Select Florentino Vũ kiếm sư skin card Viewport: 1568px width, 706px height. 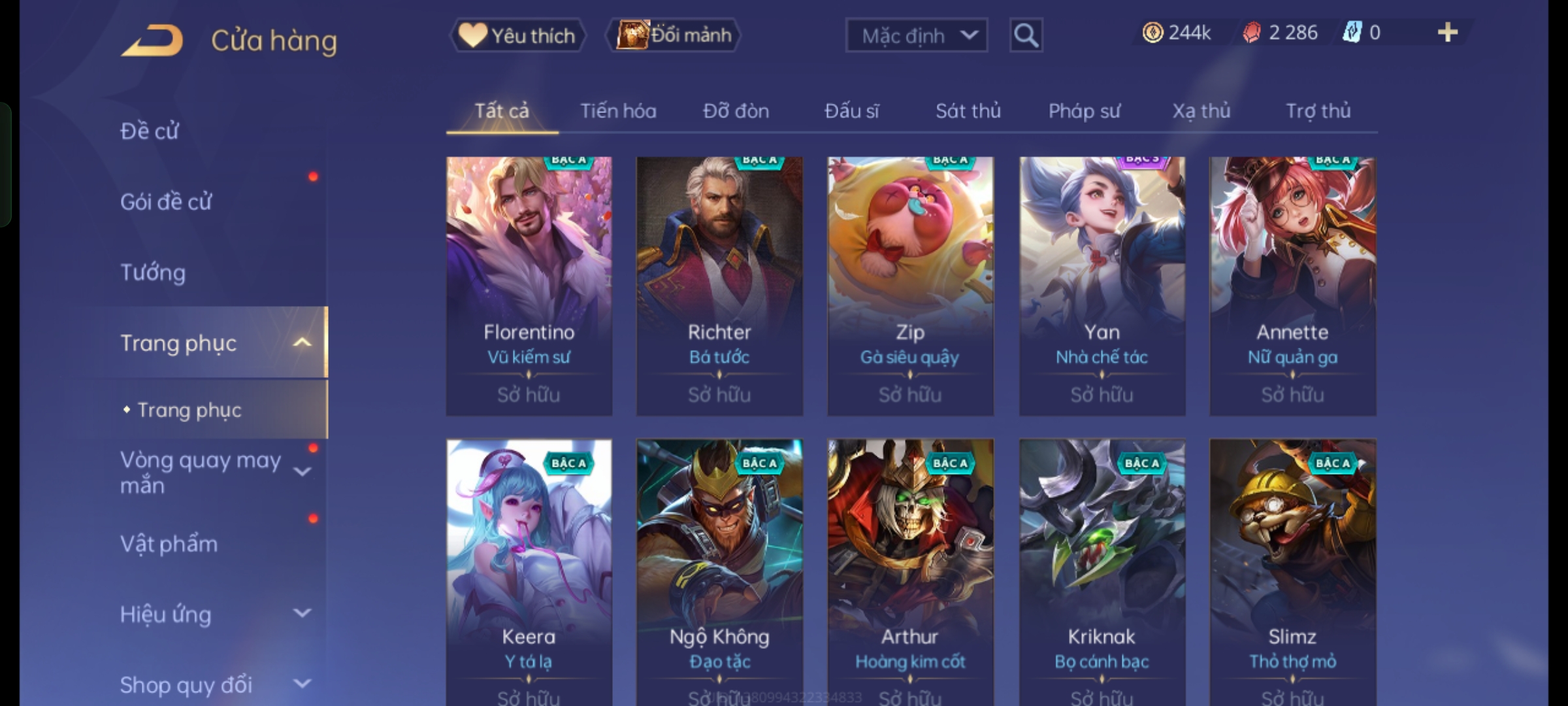click(529, 286)
